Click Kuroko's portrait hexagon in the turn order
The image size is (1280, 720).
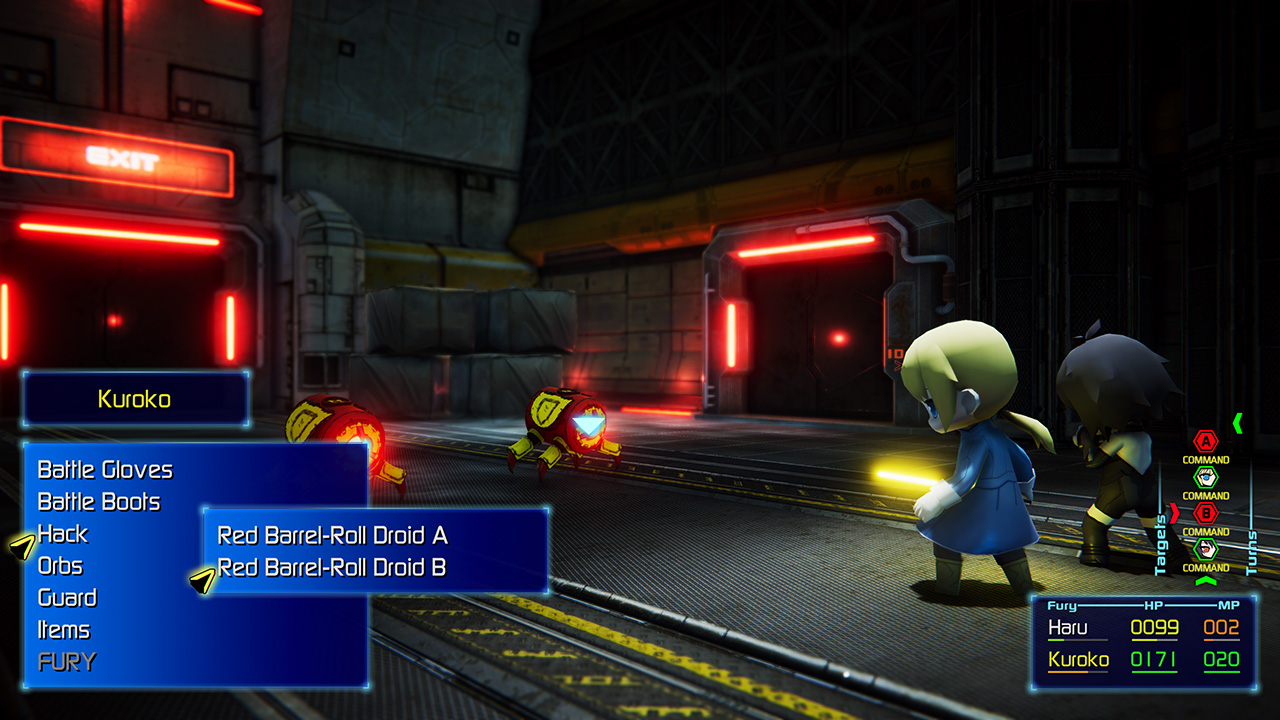pos(1205,549)
